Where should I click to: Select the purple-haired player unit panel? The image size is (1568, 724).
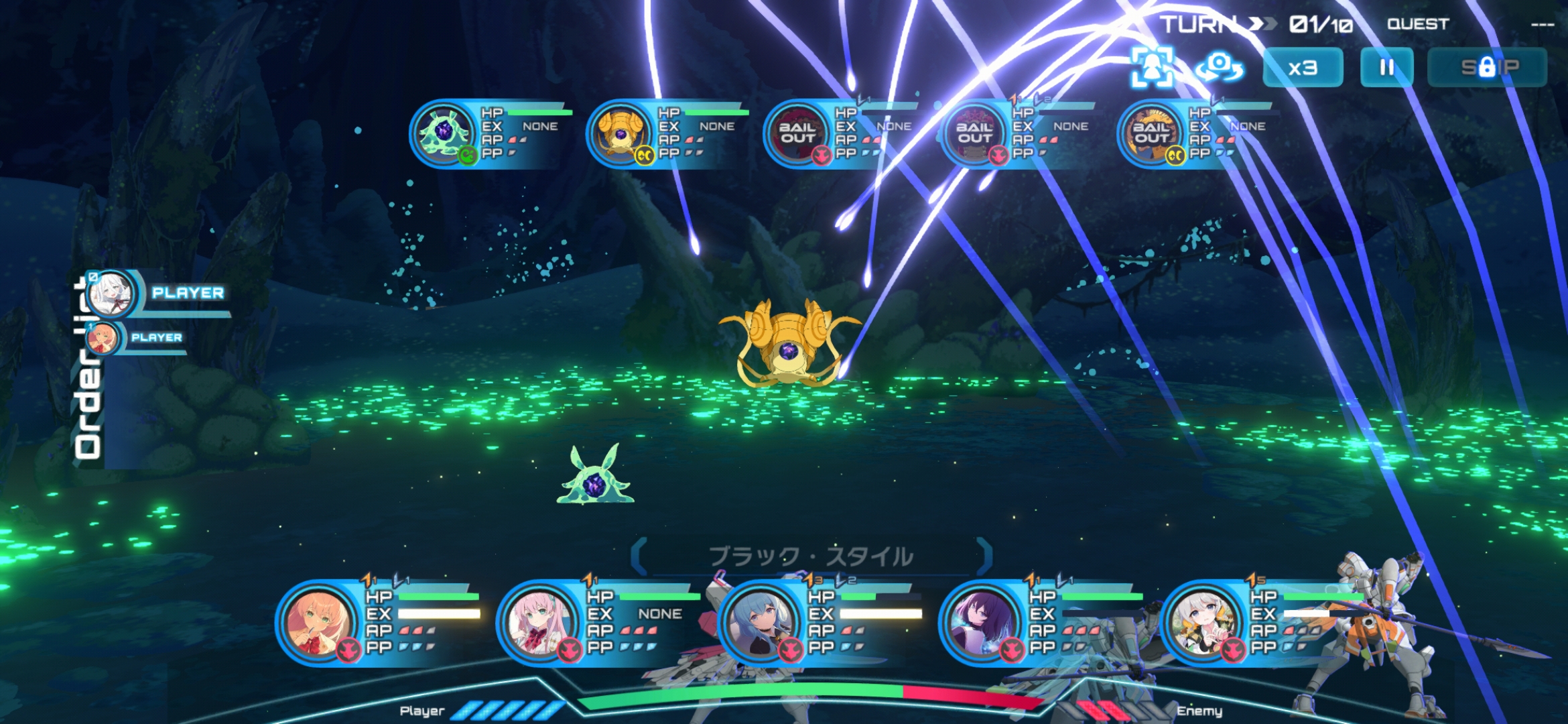(x=1042, y=622)
